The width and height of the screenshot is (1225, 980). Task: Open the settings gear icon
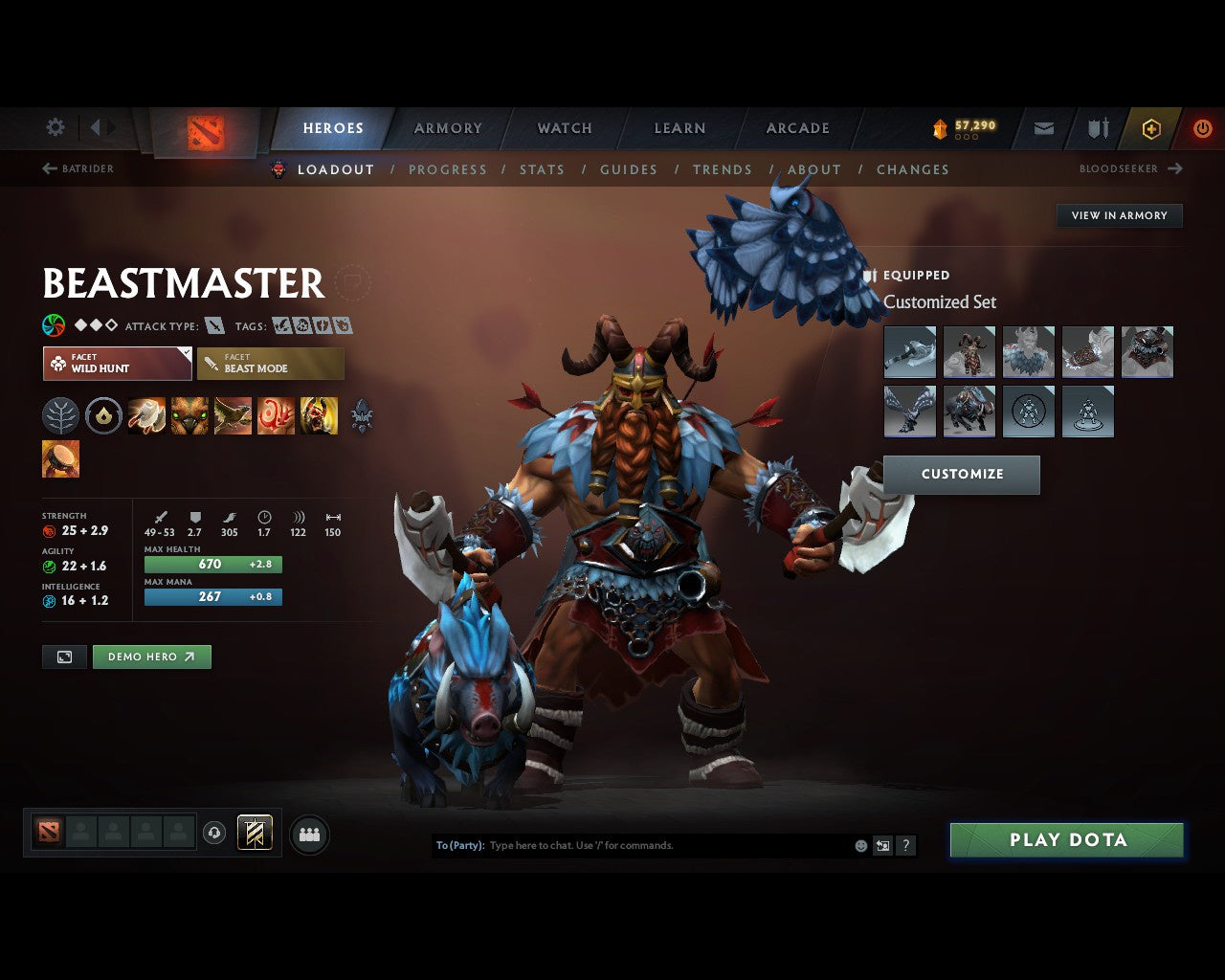tap(55, 127)
